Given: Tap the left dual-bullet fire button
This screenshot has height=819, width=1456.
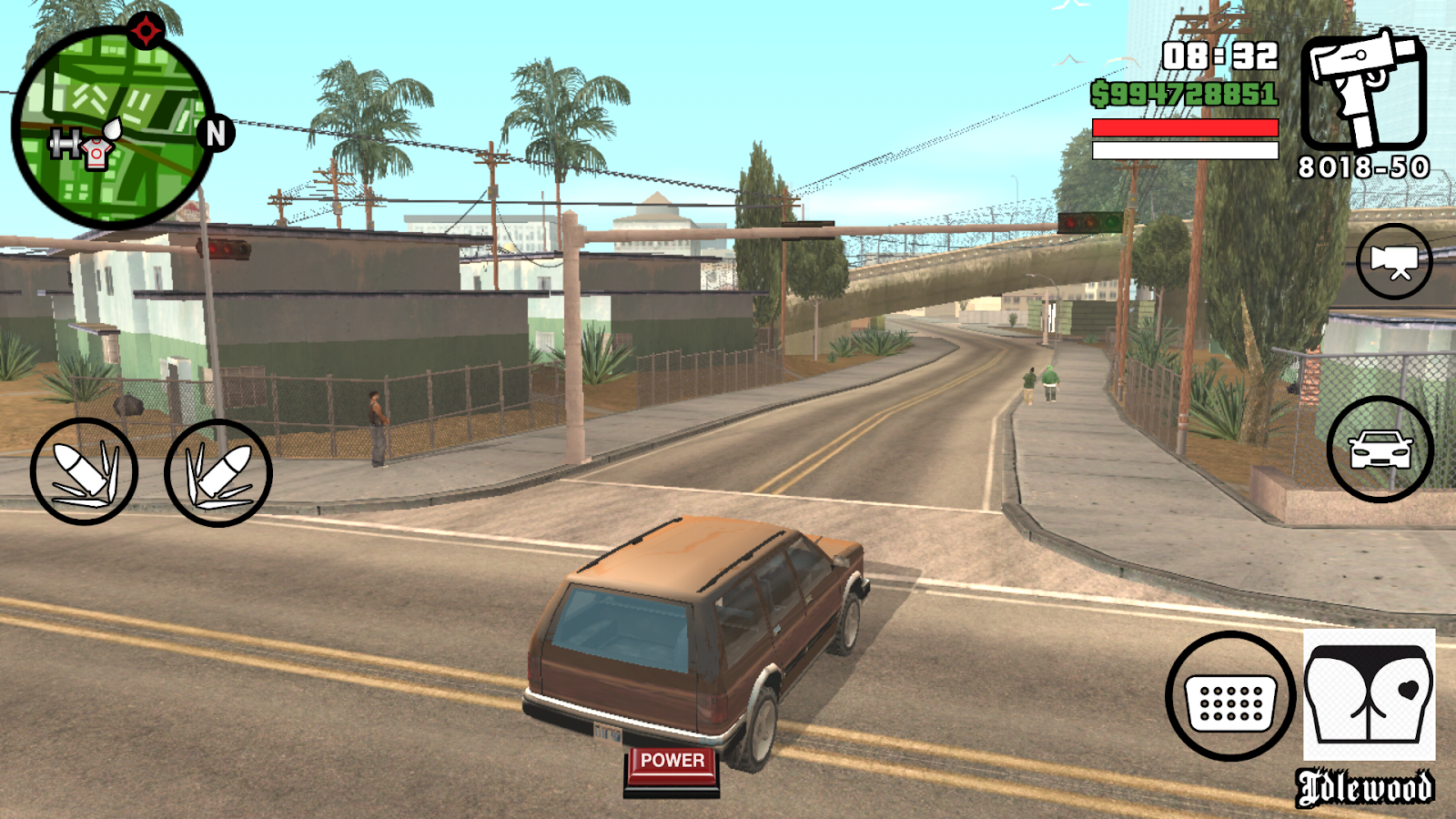Looking at the screenshot, I should [84, 471].
